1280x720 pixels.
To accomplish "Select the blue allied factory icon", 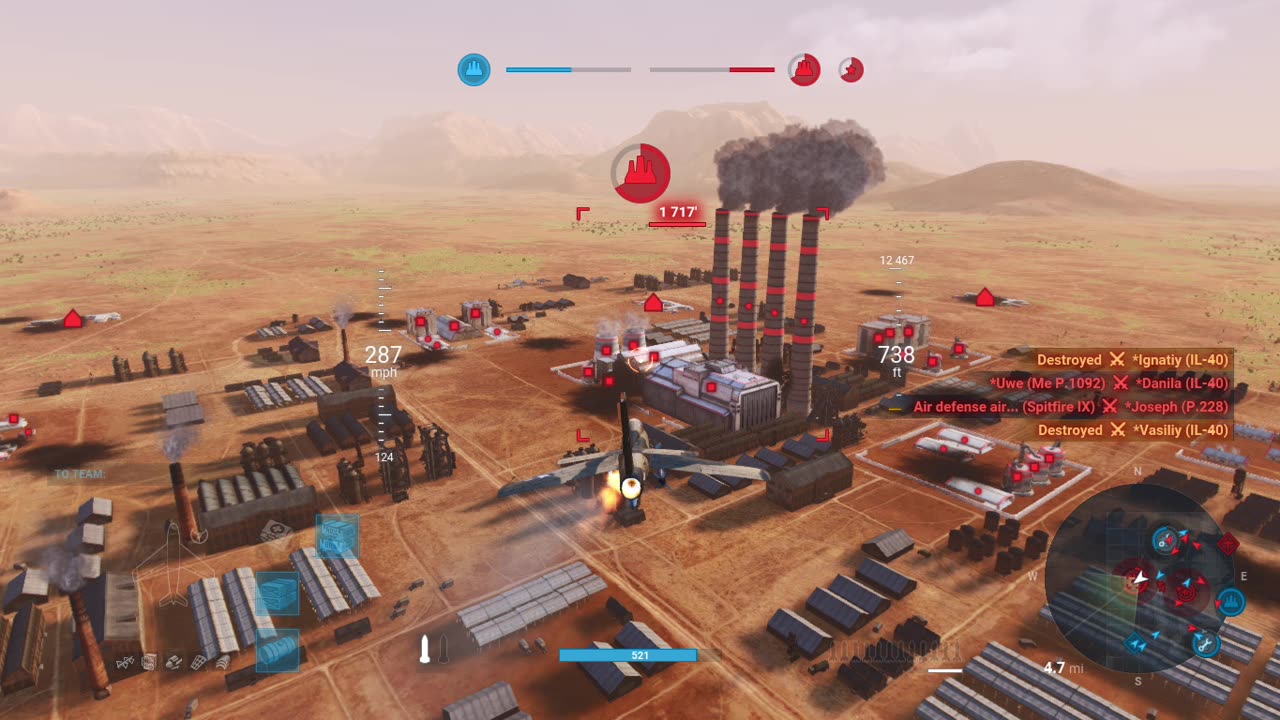I will 474,70.
